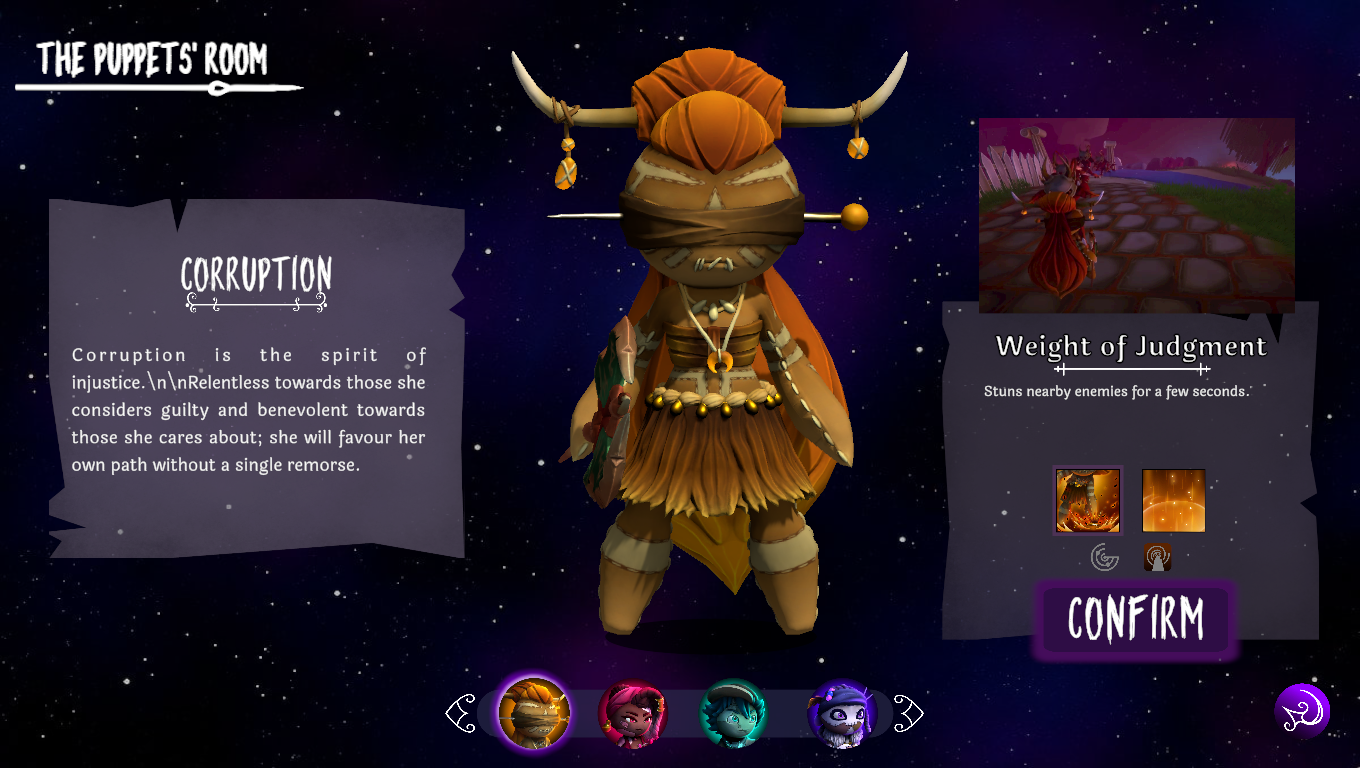The image size is (1360, 768).
Task: Choose the teal-haired puppet with cap portrait
Action: 733,713
